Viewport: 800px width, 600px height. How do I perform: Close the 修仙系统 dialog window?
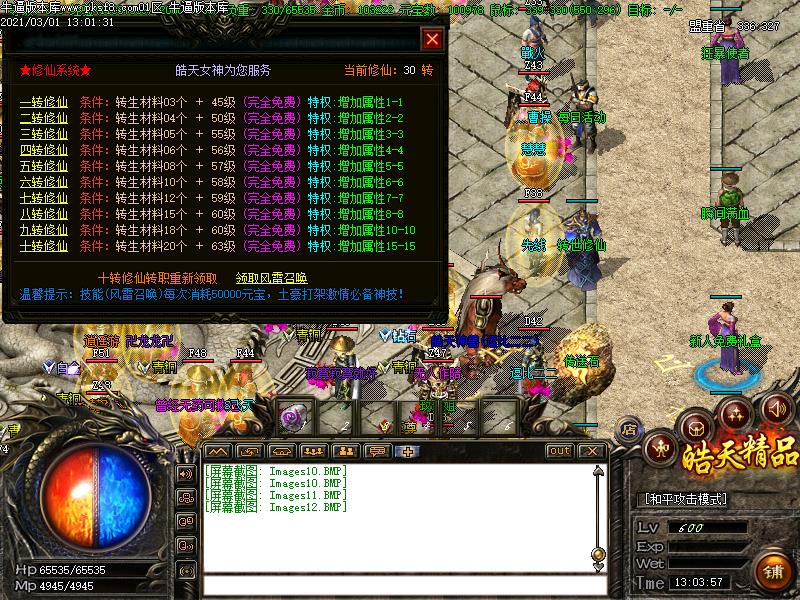pyautogui.click(x=432, y=39)
